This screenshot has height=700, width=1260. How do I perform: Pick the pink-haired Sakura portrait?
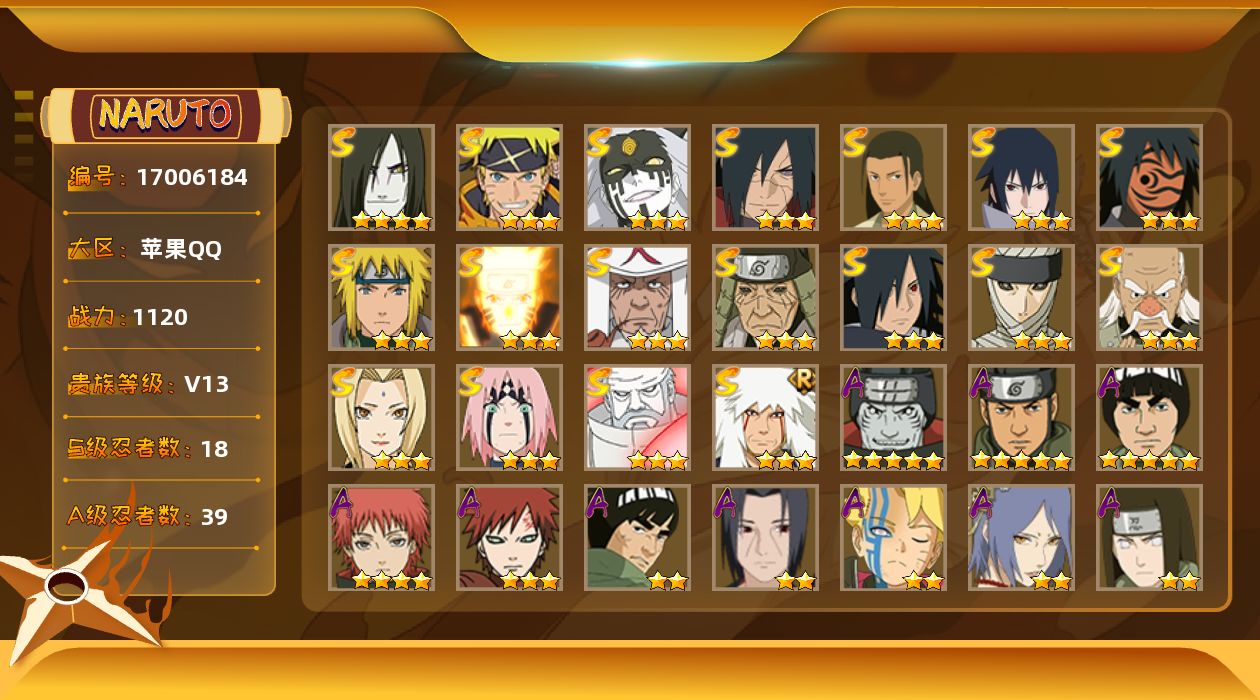[509, 417]
